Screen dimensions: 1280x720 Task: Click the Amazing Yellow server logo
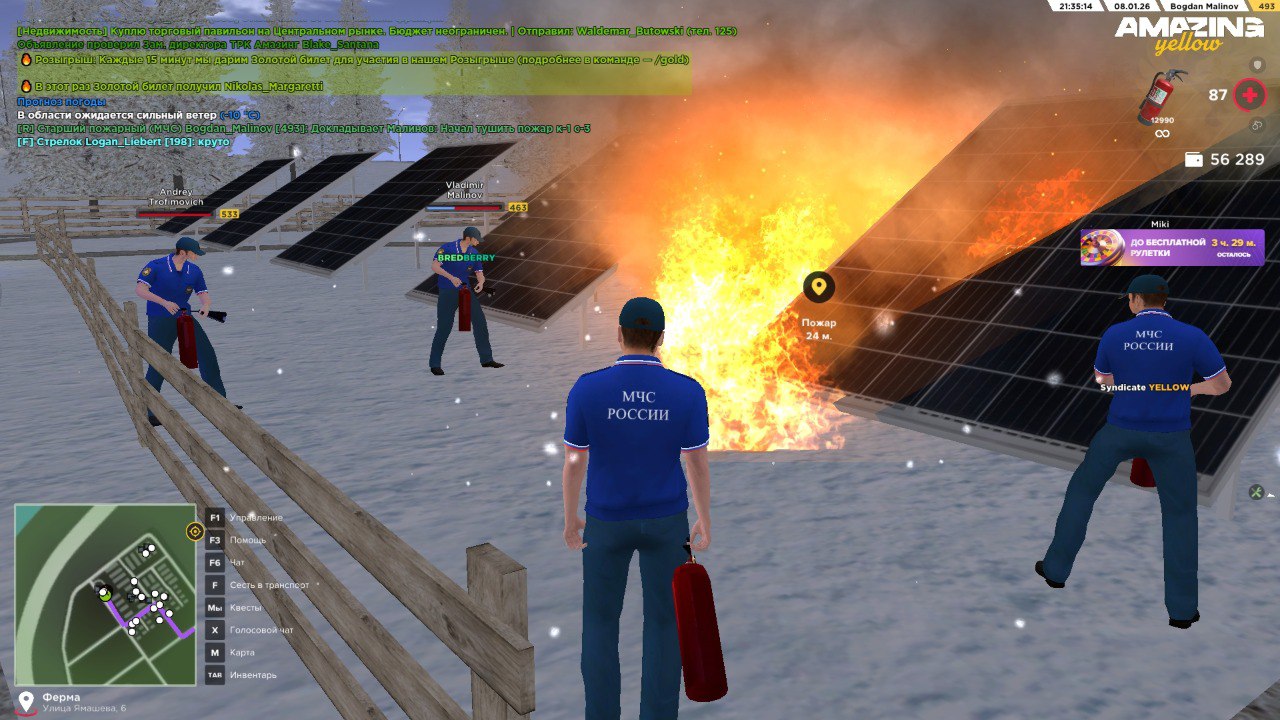click(x=1189, y=34)
